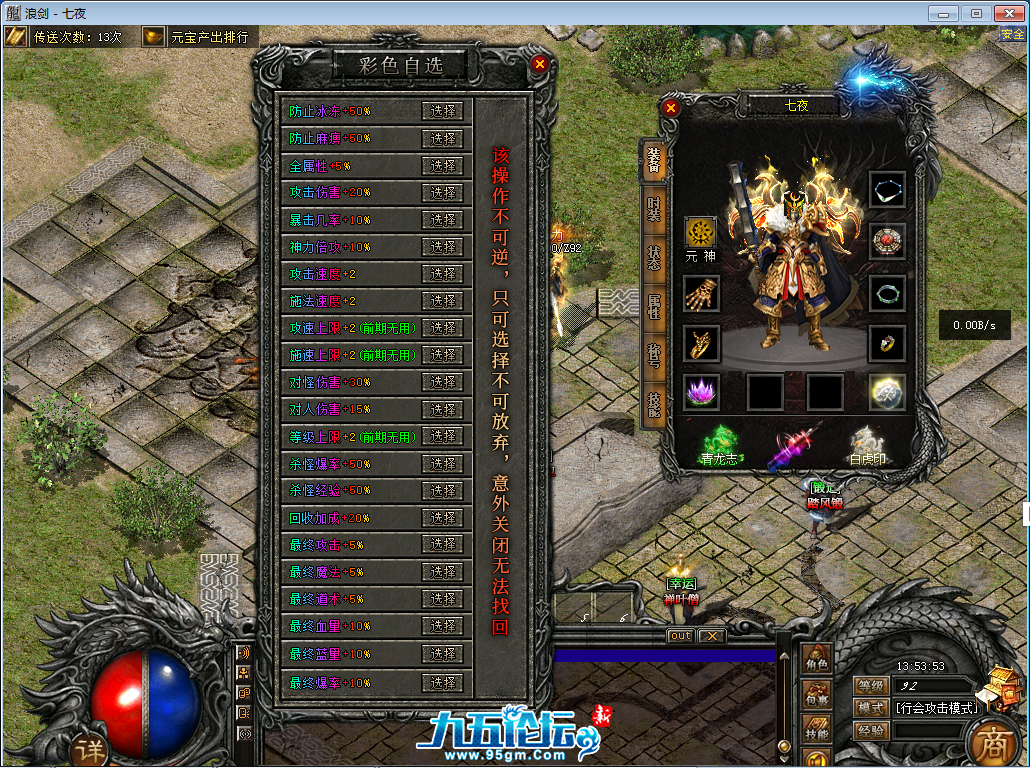Open the 商 shop round button
Screen dimensions: 1030x768
click(993, 741)
